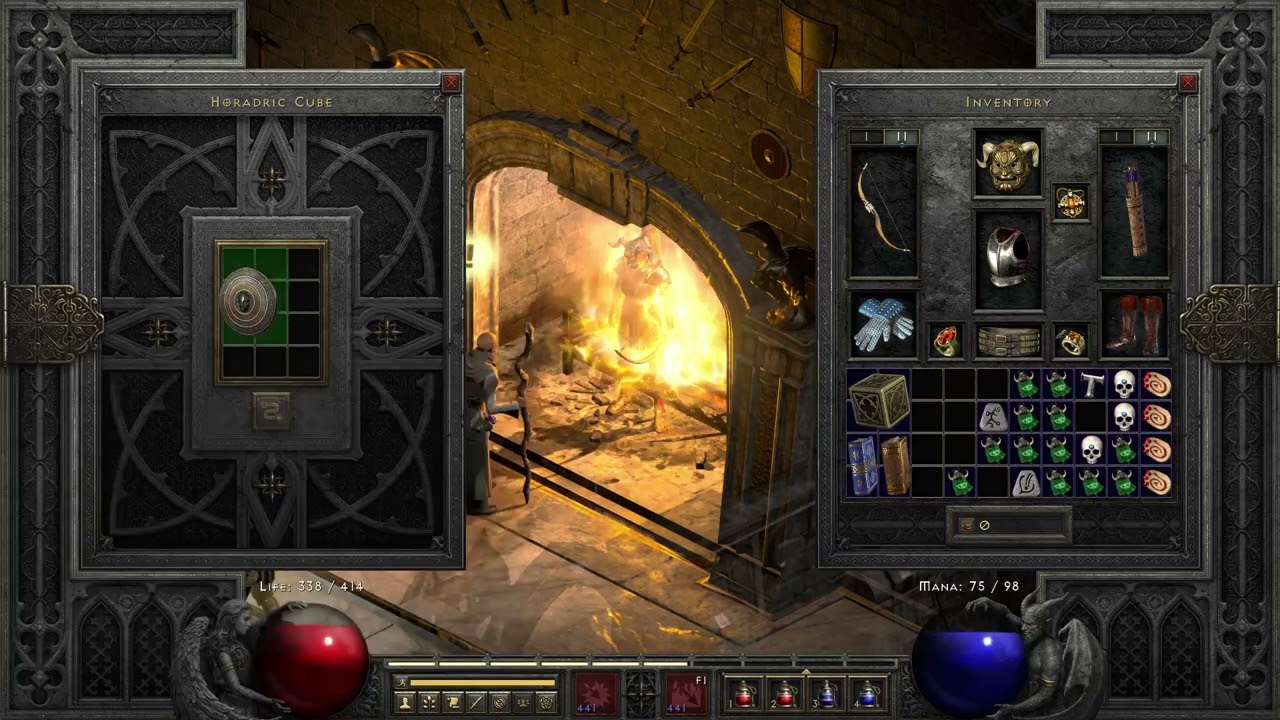1280x720 pixels.
Task: Pick up the T-shaped key item
Action: pyautogui.click(x=1091, y=384)
